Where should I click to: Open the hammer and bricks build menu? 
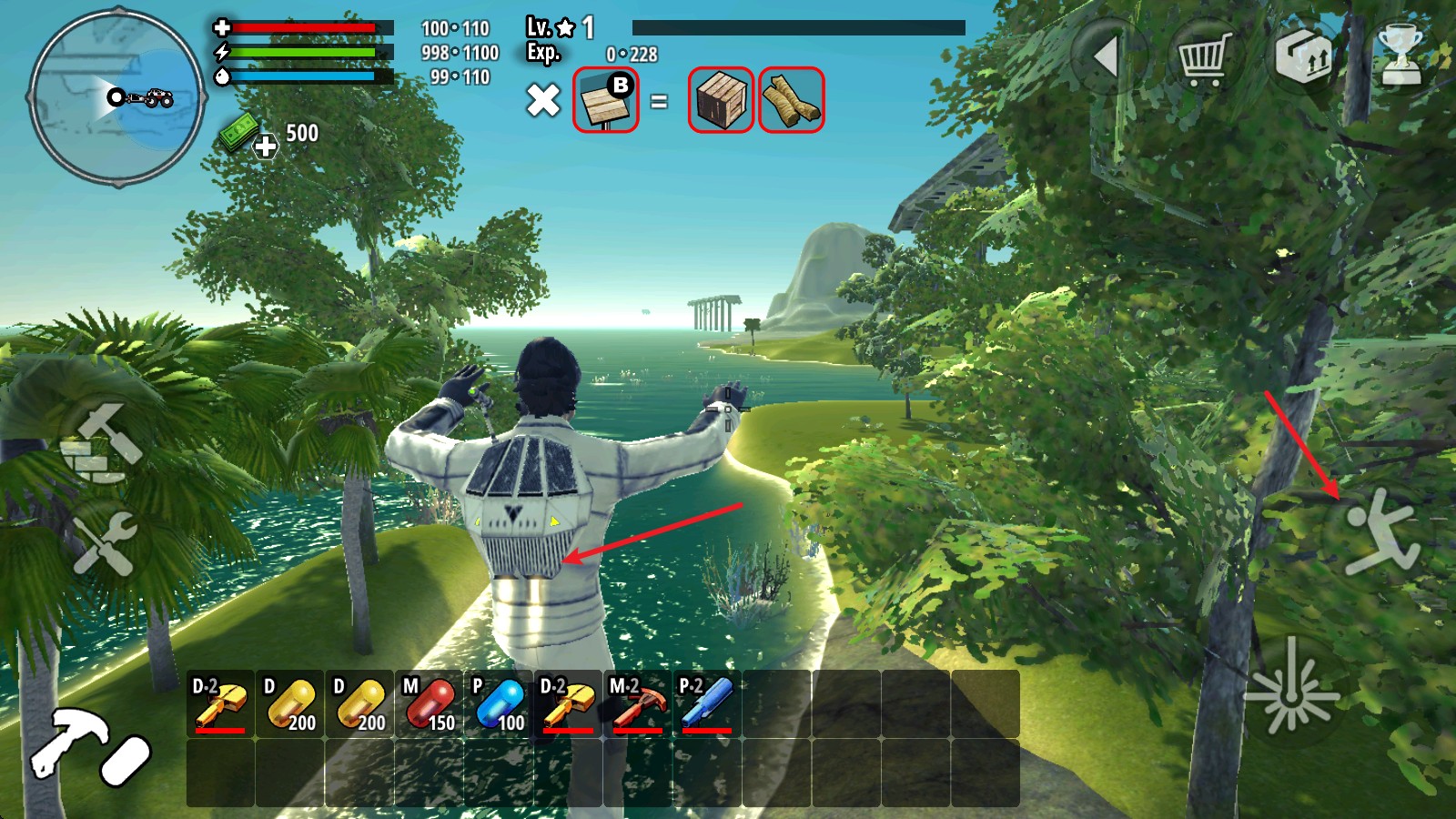101,443
